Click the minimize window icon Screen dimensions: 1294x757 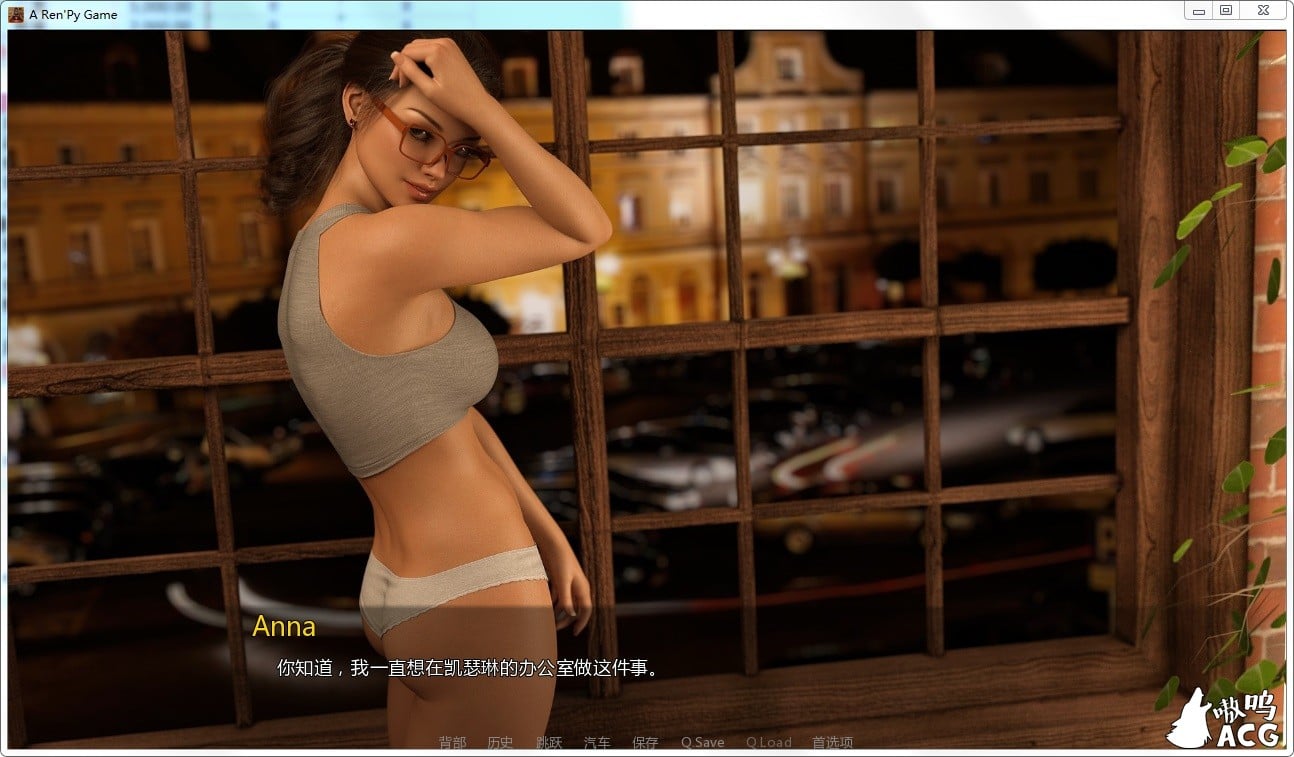pos(1197,10)
